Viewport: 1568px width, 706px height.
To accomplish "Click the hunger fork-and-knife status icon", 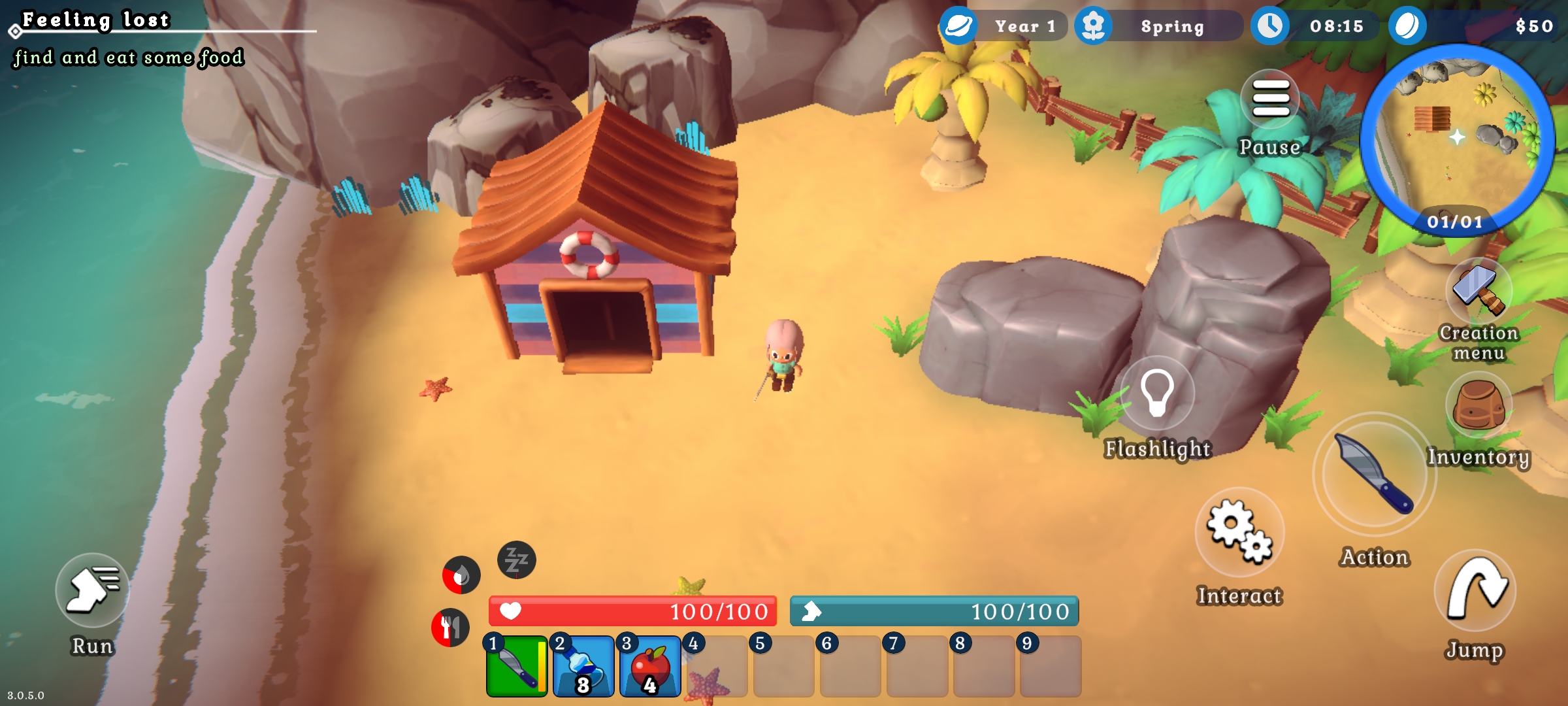I will point(450,628).
